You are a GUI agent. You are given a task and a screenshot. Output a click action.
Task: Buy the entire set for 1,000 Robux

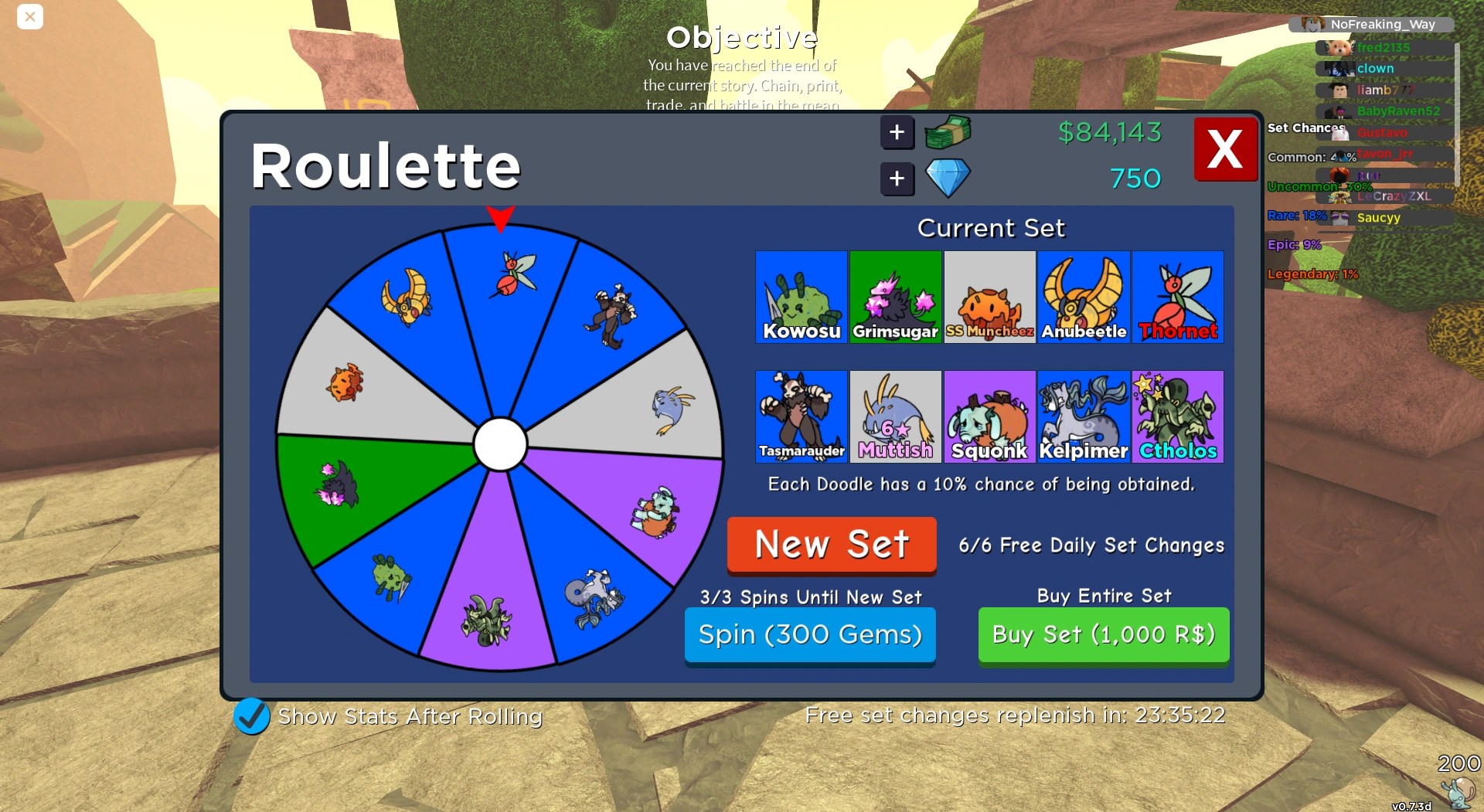pyautogui.click(x=1103, y=634)
